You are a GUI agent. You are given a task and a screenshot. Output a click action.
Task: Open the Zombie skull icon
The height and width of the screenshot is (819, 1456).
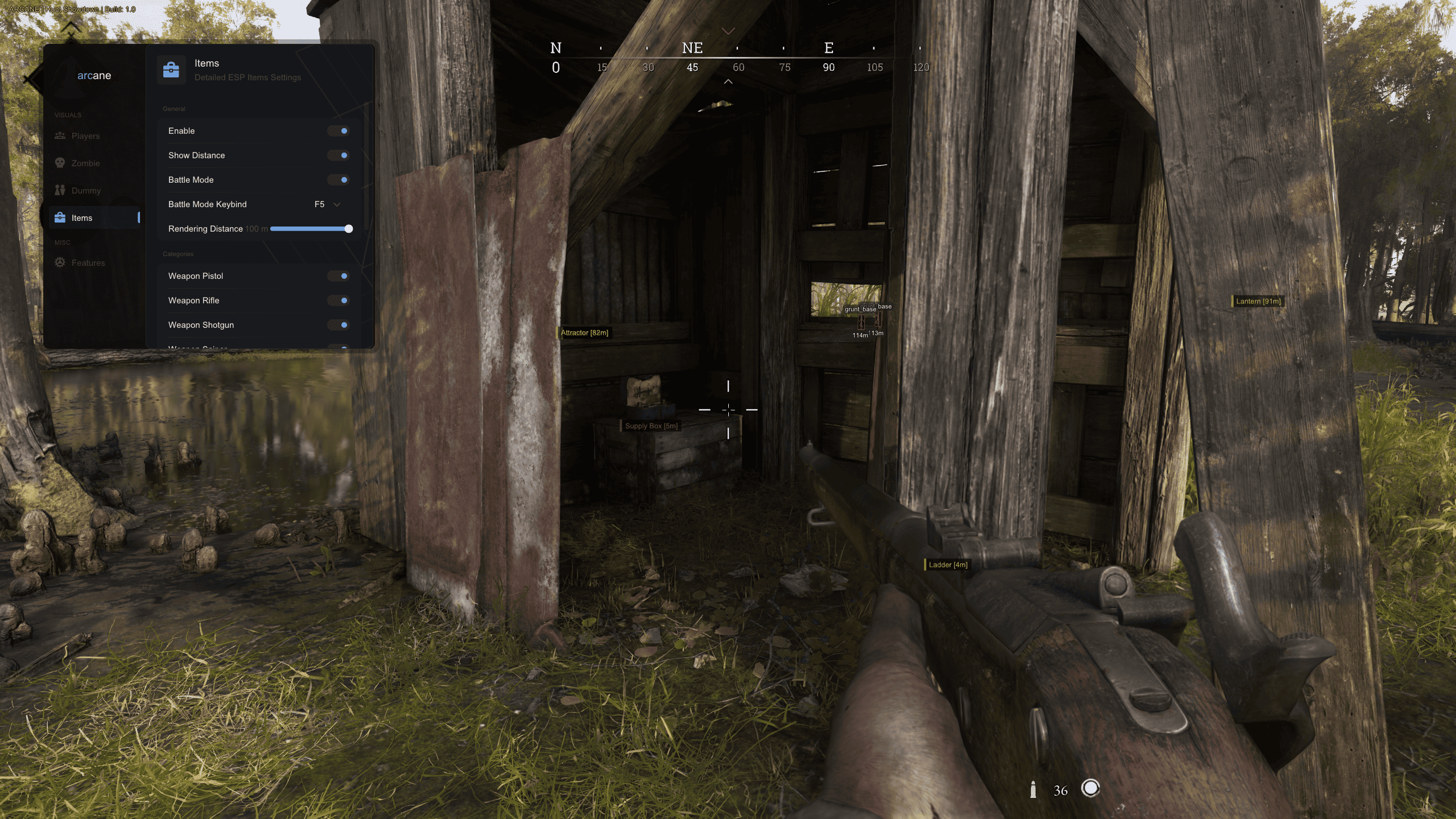60,163
